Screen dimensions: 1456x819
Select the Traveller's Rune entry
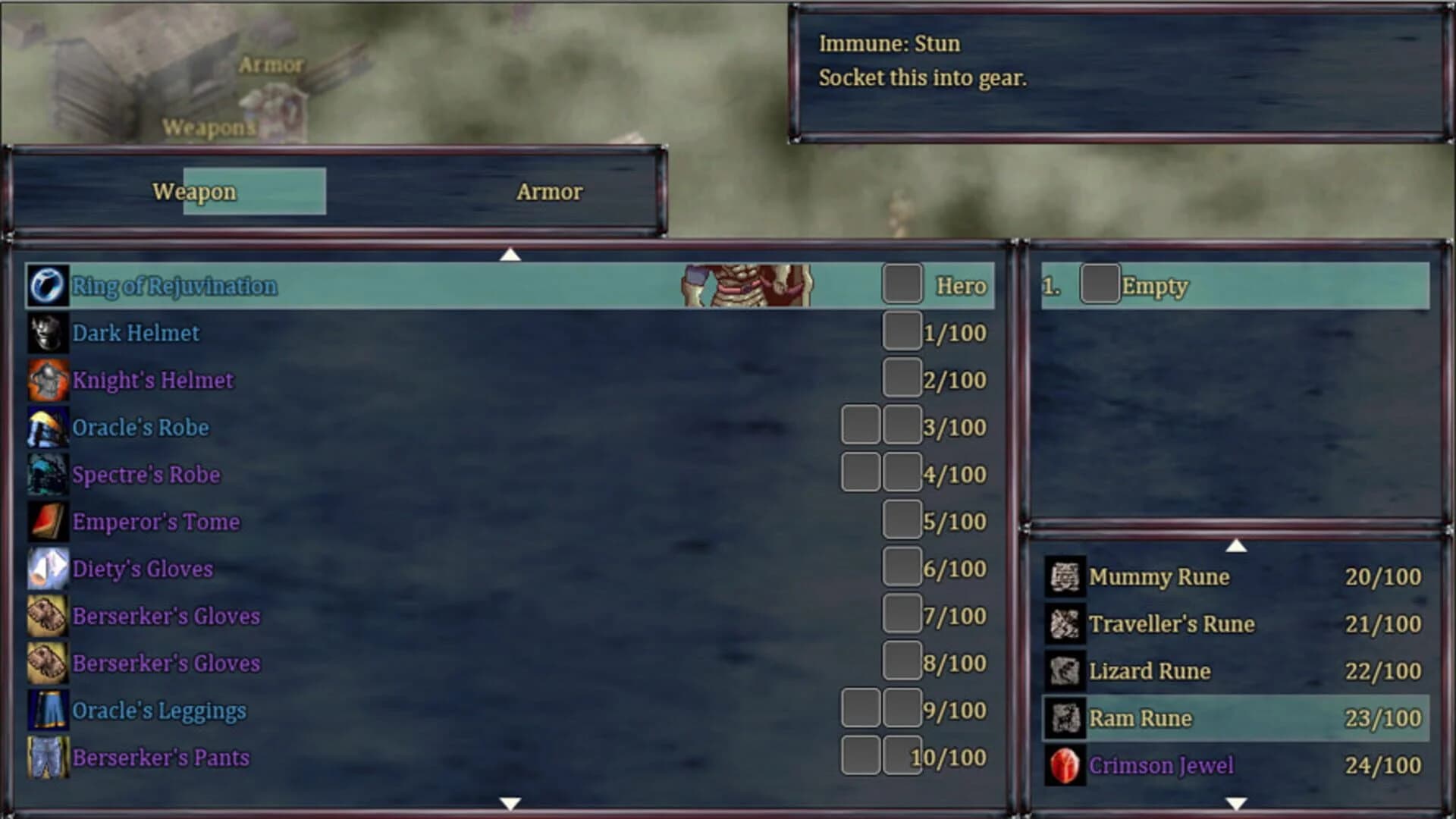coord(1170,624)
